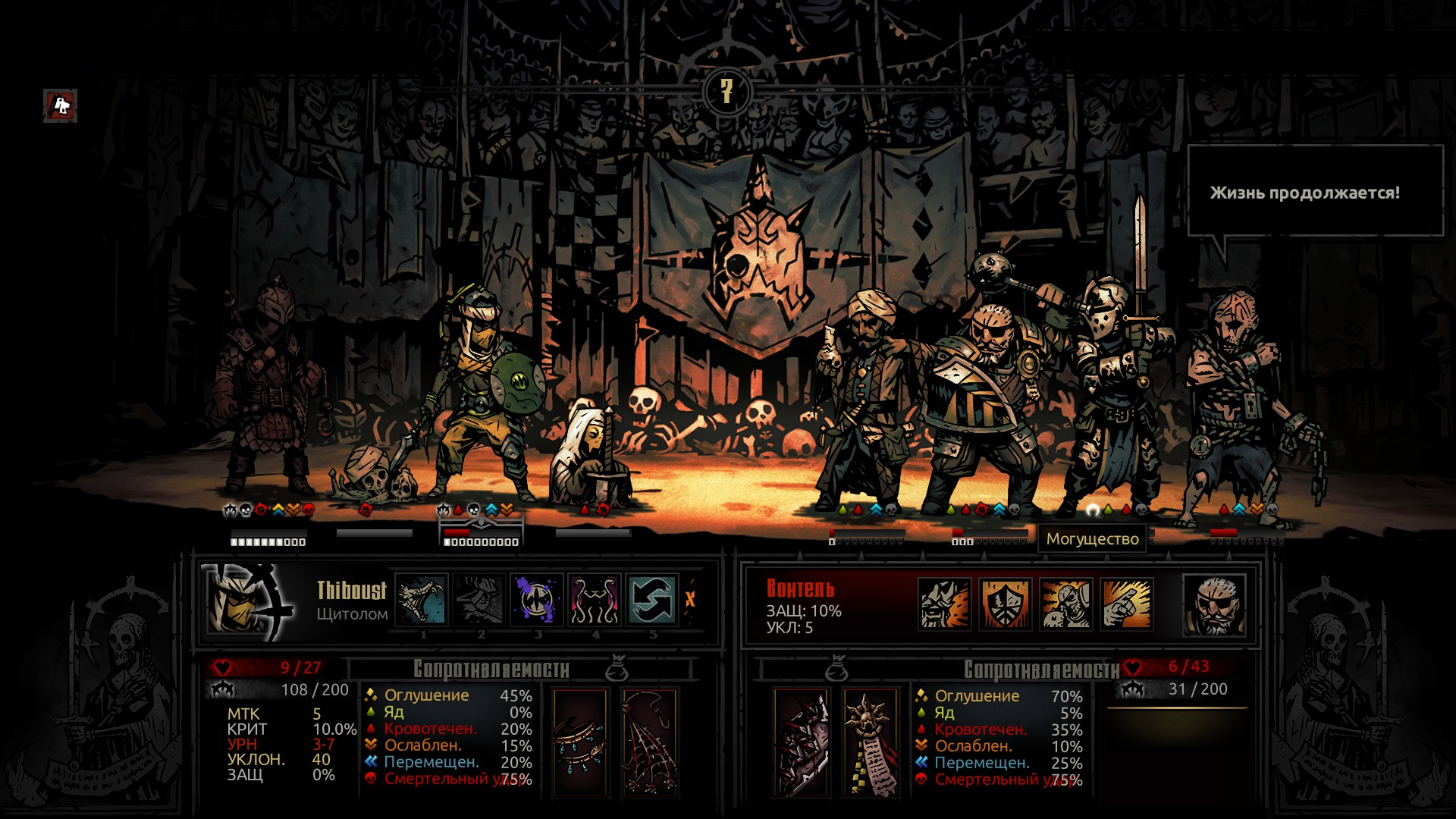This screenshot has height=819, width=1456.
Task: Activate the twin snakes skill
Action: click(594, 600)
